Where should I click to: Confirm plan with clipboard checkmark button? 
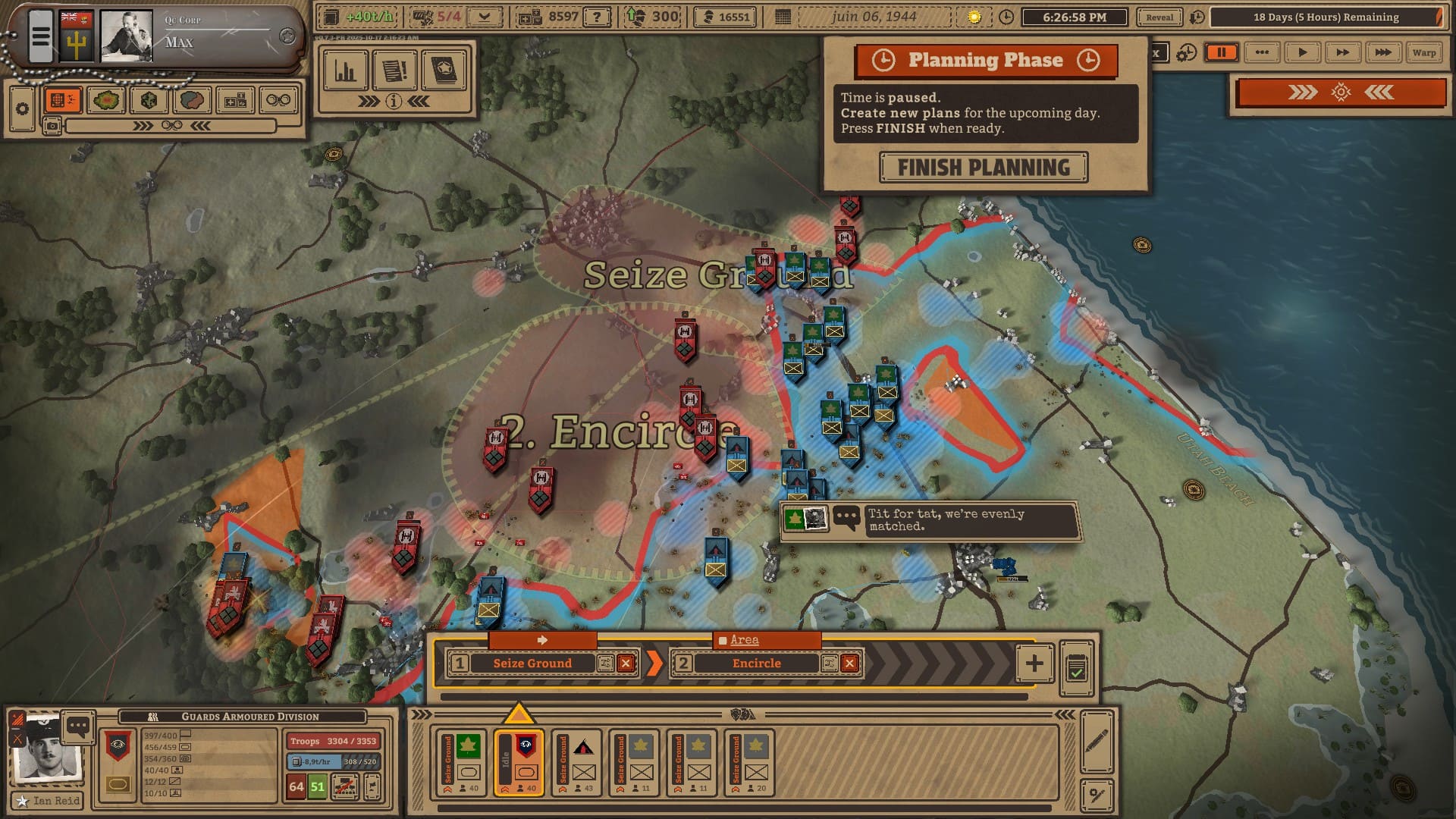(x=1076, y=669)
